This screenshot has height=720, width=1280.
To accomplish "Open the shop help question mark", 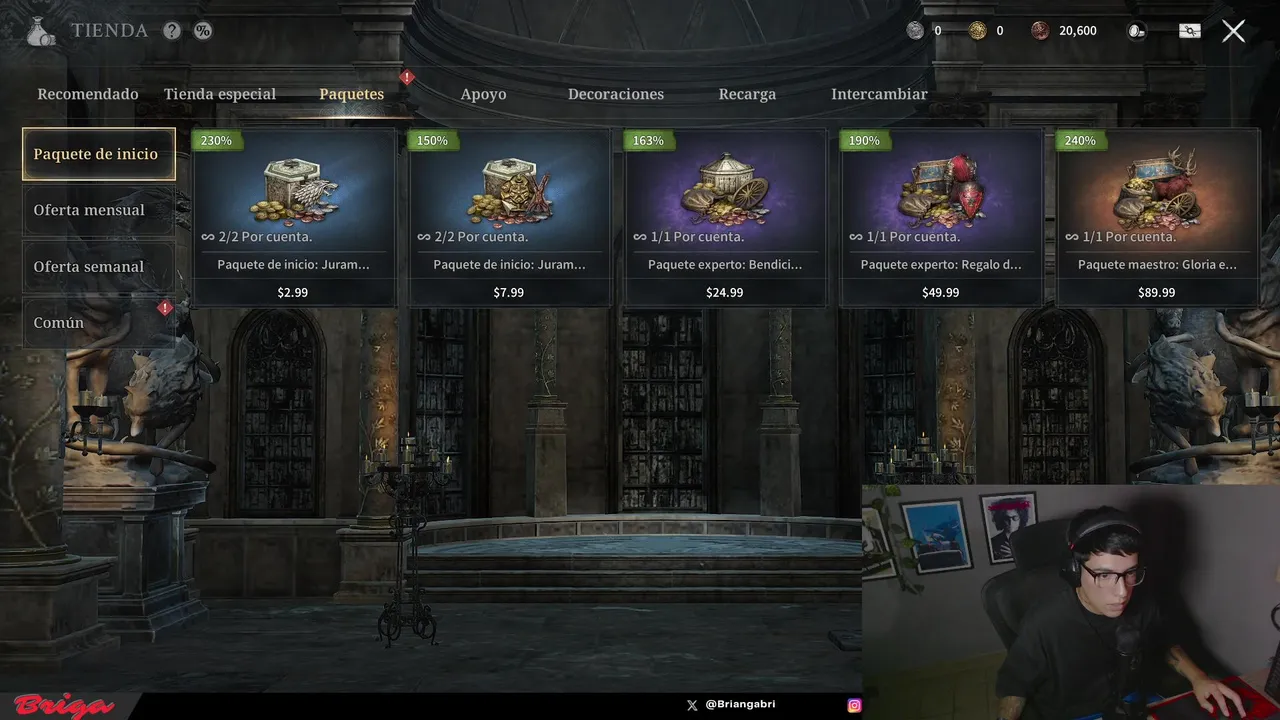I will coord(172,31).
